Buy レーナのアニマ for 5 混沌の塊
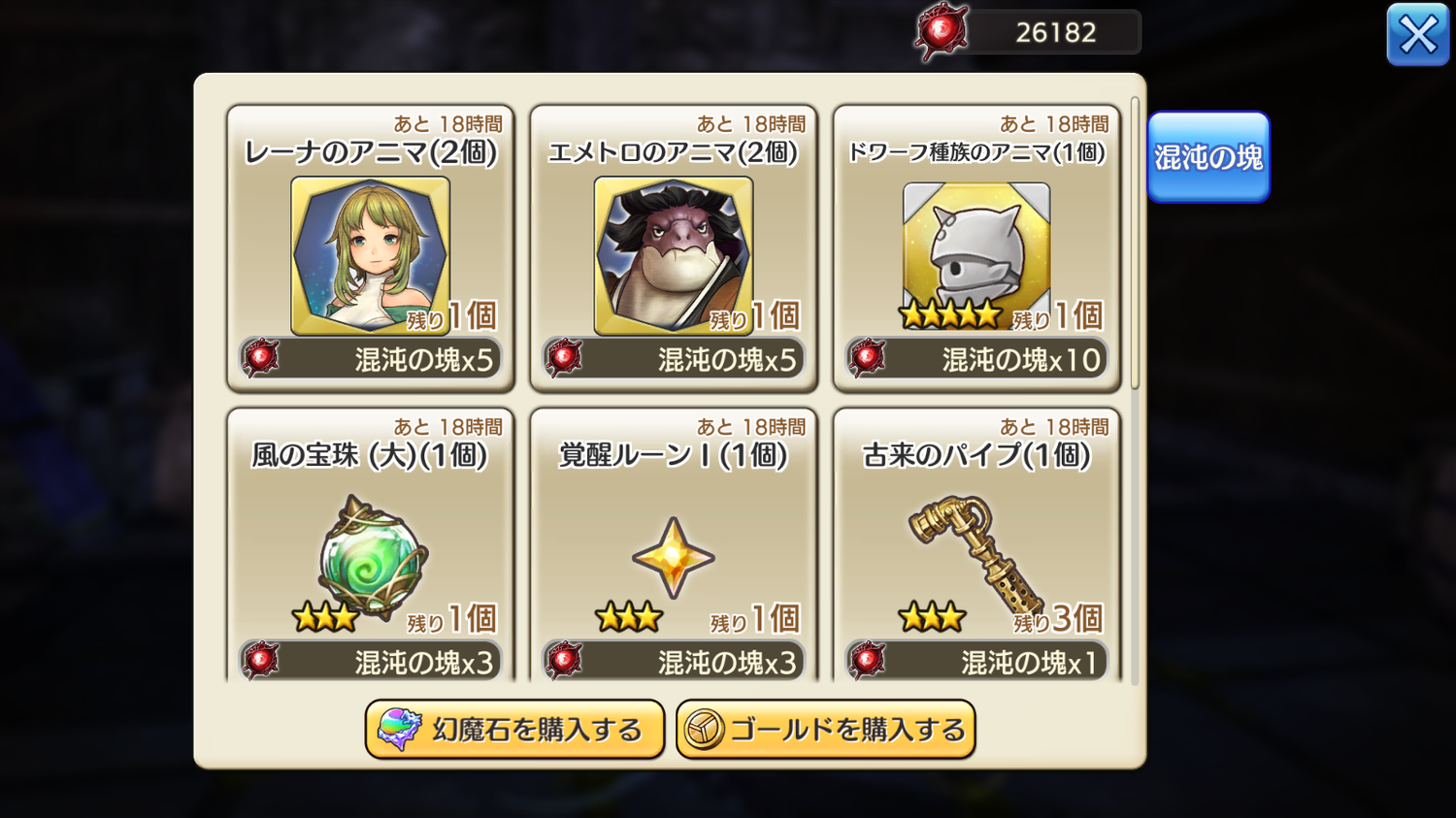Image resolution: width=1456 pixels, height=818 pixels. click(x=371, y=359)
